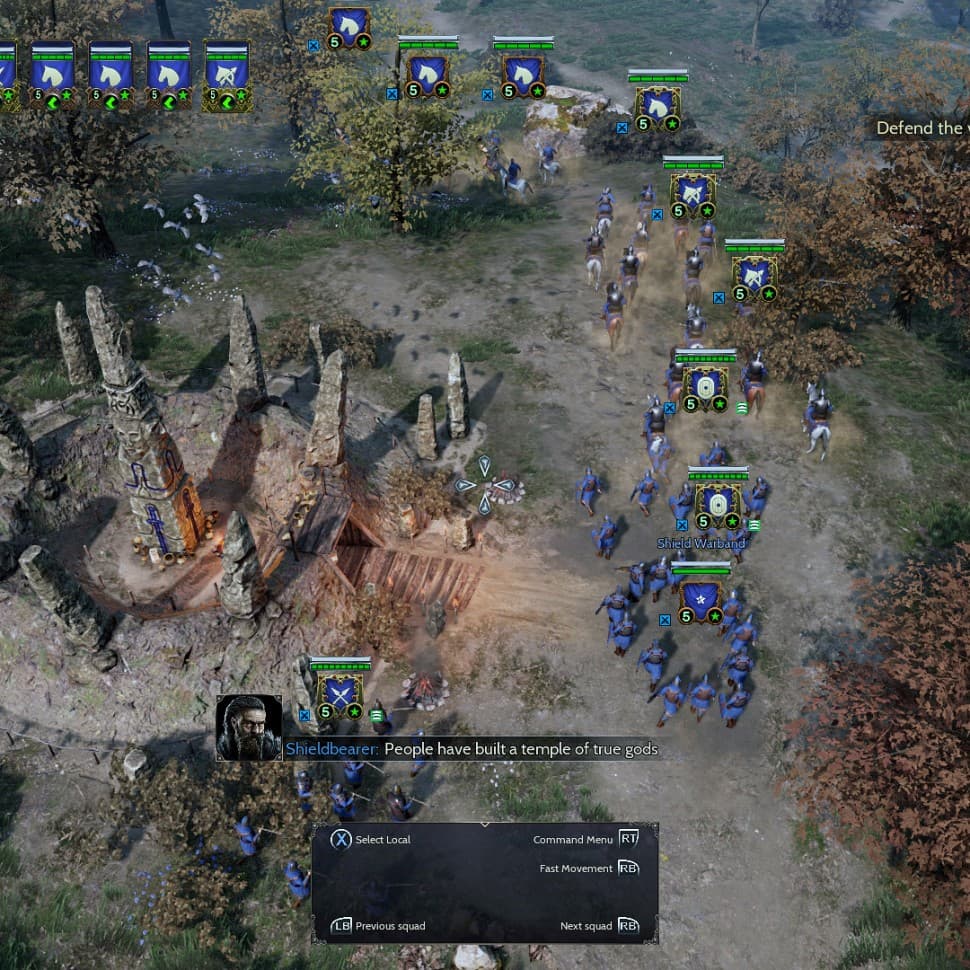
Task: Choose the crossed swords squad banner
Action: point(340,692)
